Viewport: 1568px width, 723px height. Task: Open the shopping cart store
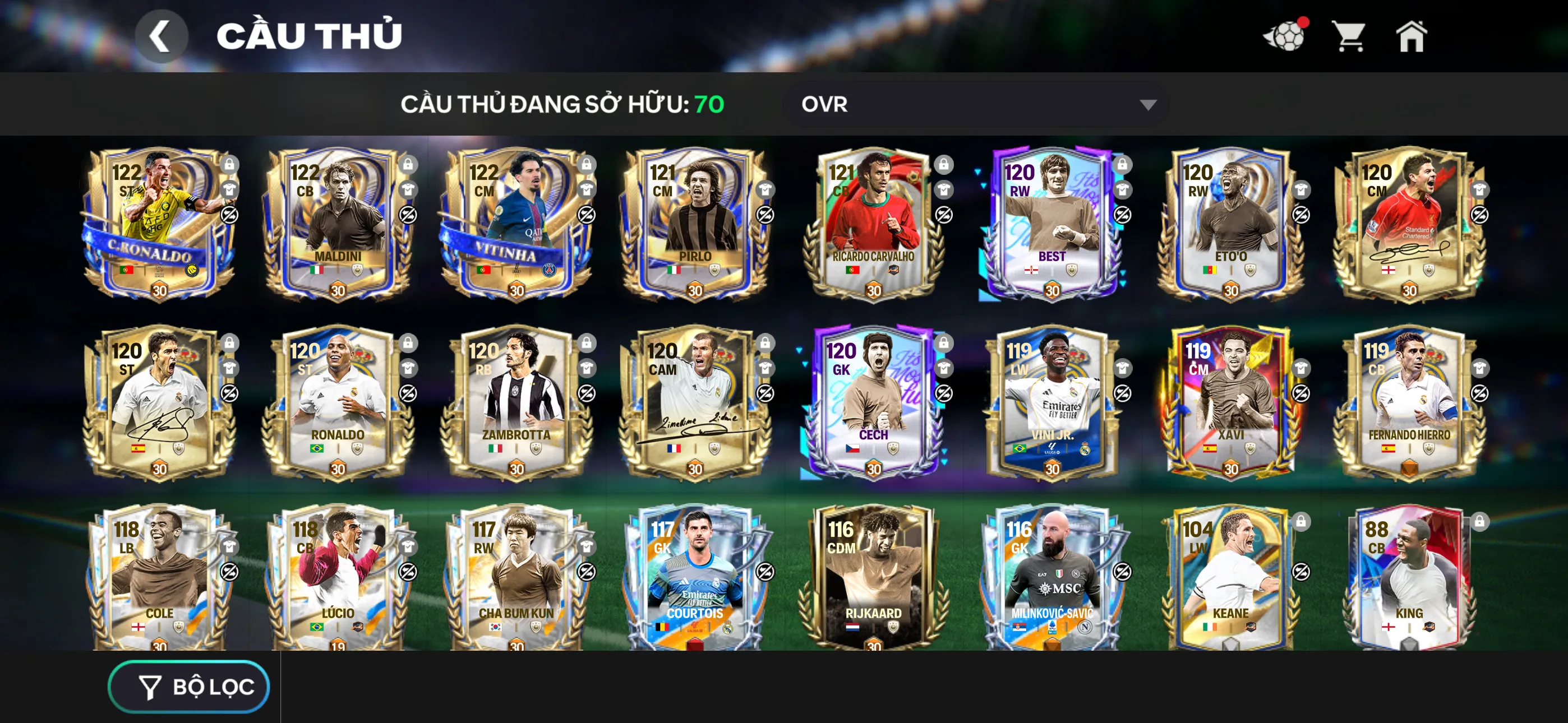(1349, 36)
